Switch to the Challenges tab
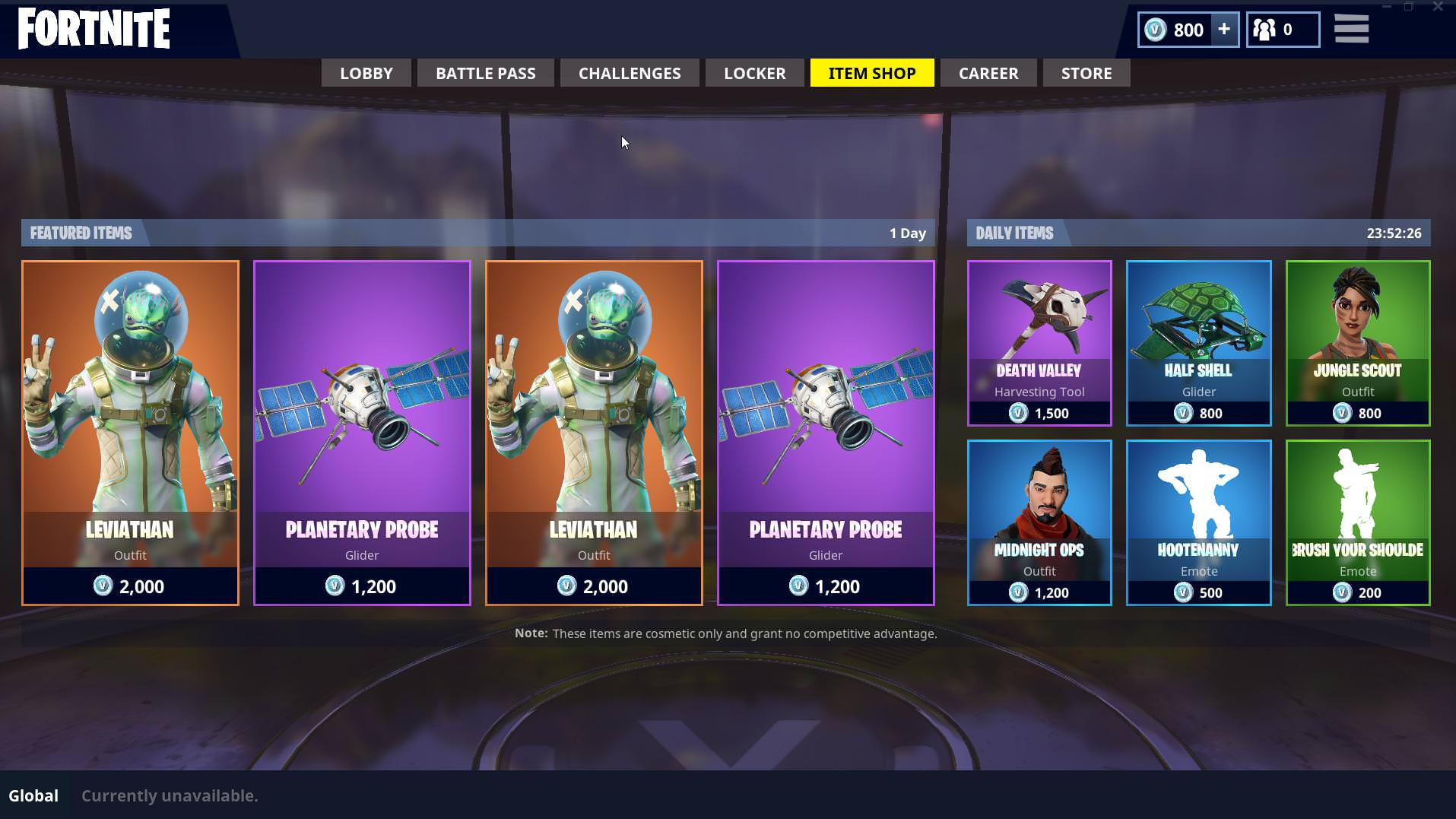The width and height of the screenshot is (1456, 819). 629,73
